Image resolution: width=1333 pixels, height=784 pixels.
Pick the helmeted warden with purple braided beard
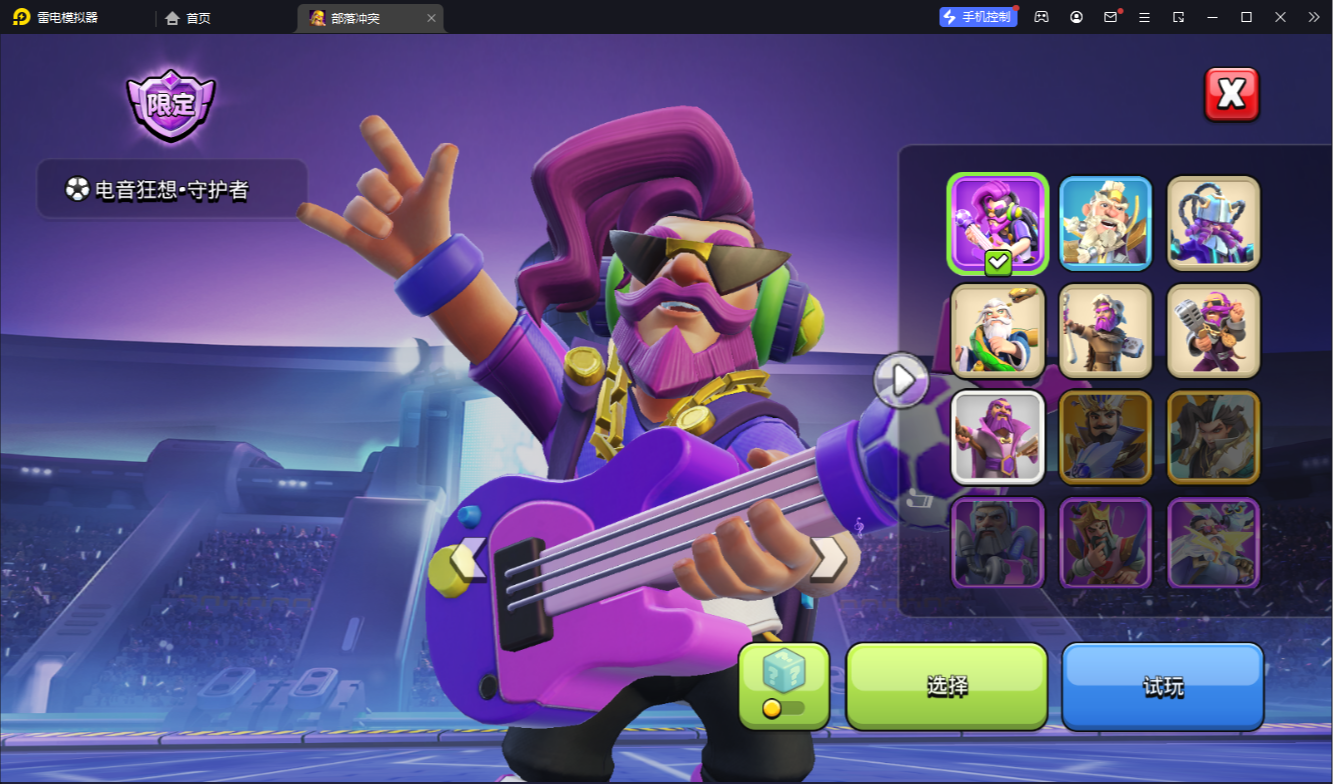[x=1213, y=223]
